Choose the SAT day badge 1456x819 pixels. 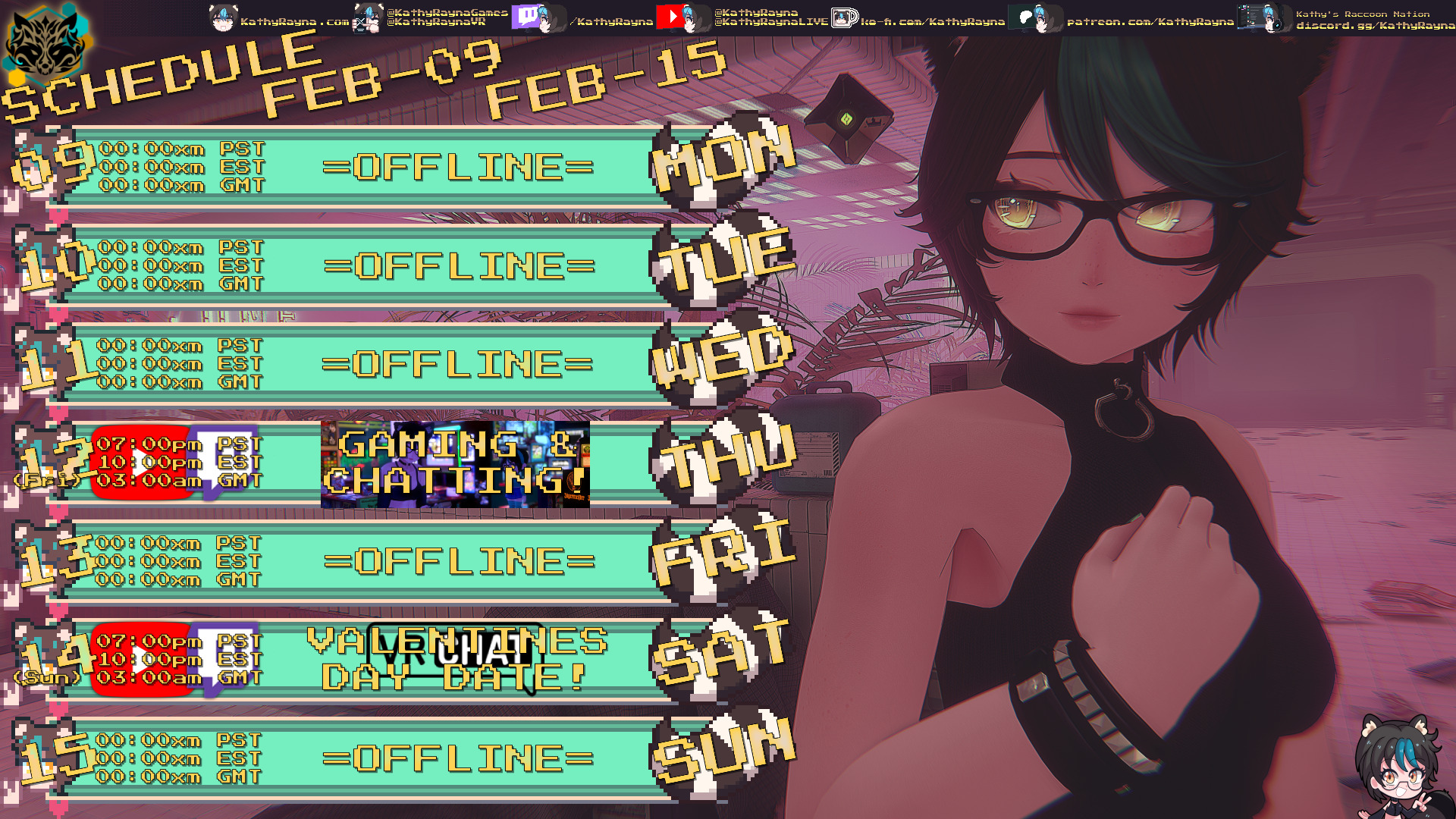[x=720, y=654]
